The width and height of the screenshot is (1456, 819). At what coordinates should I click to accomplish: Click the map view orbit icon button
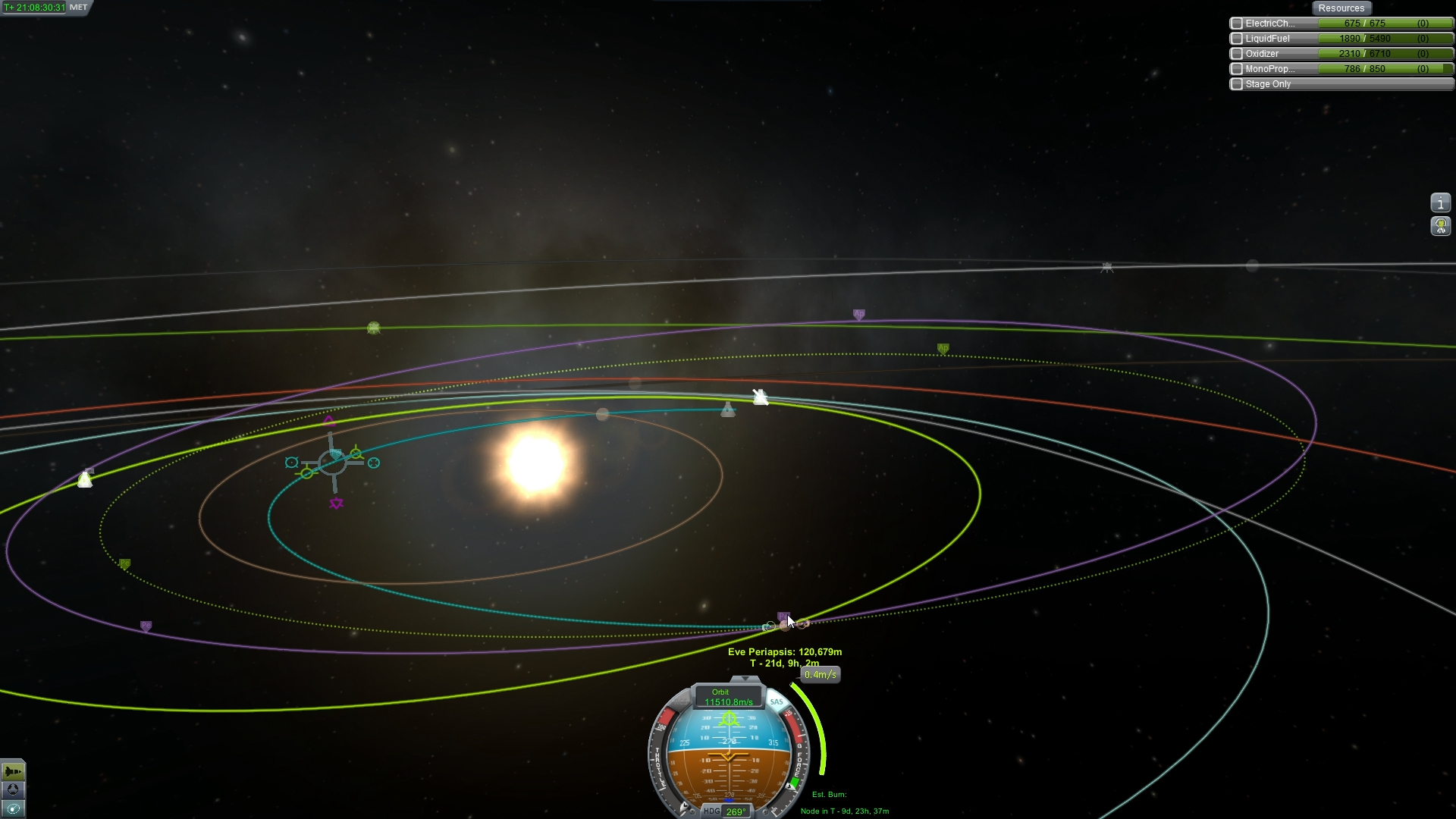(x=13, y=808)
